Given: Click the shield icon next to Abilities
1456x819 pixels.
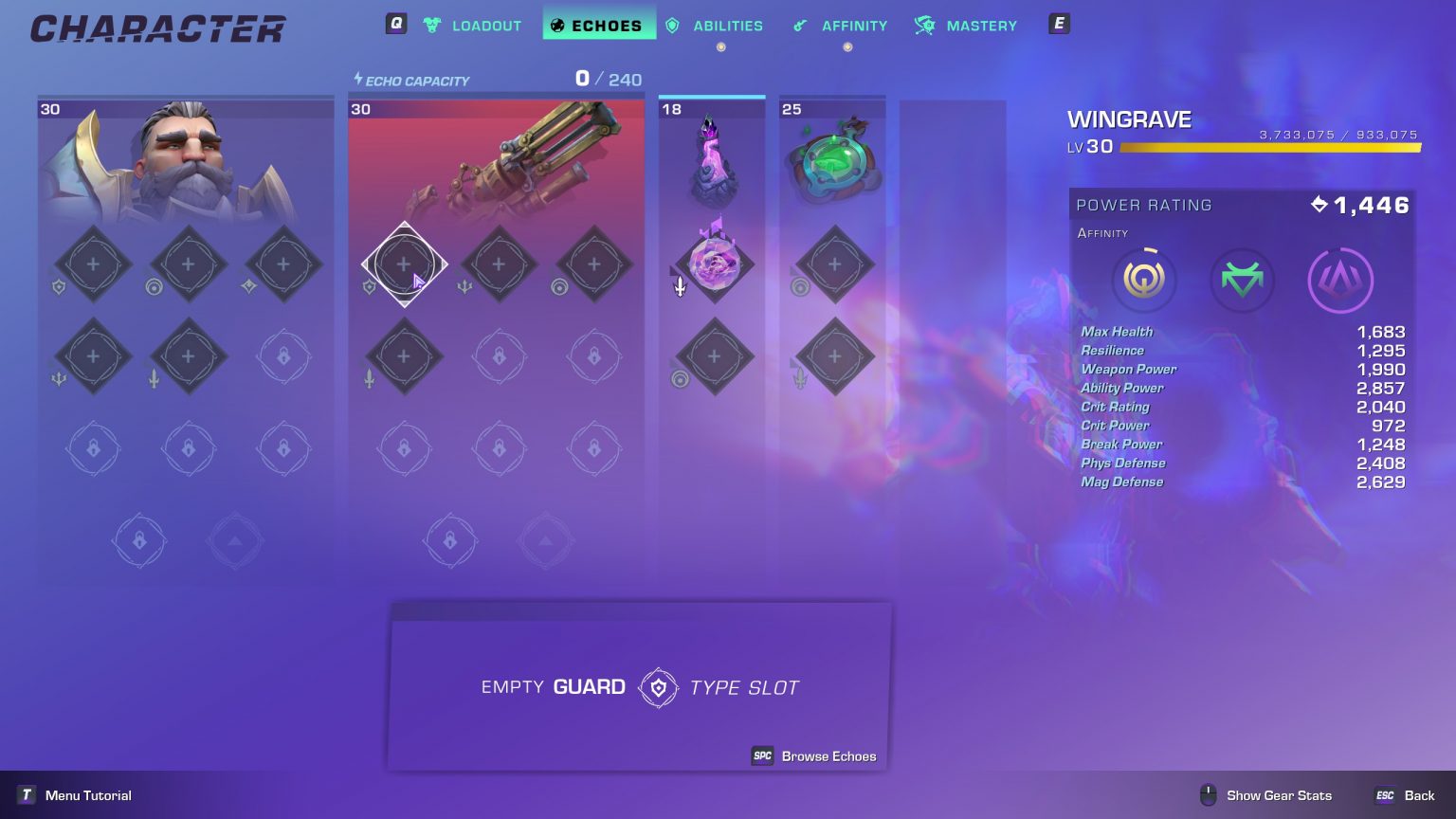Looking at the screenshot, I should [x=673, y=26].
